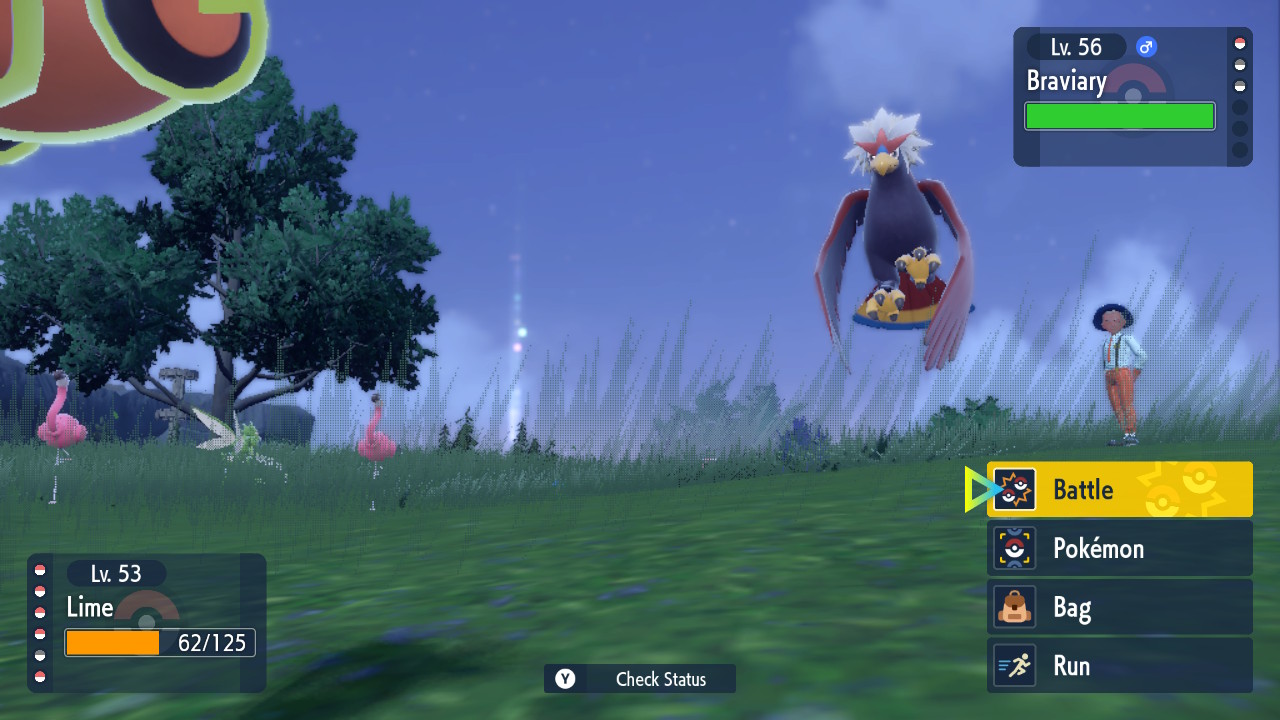Open the Bag
Image resolution: width=1280 pixels, height=720 pixels.
[x=1119, y=607]
